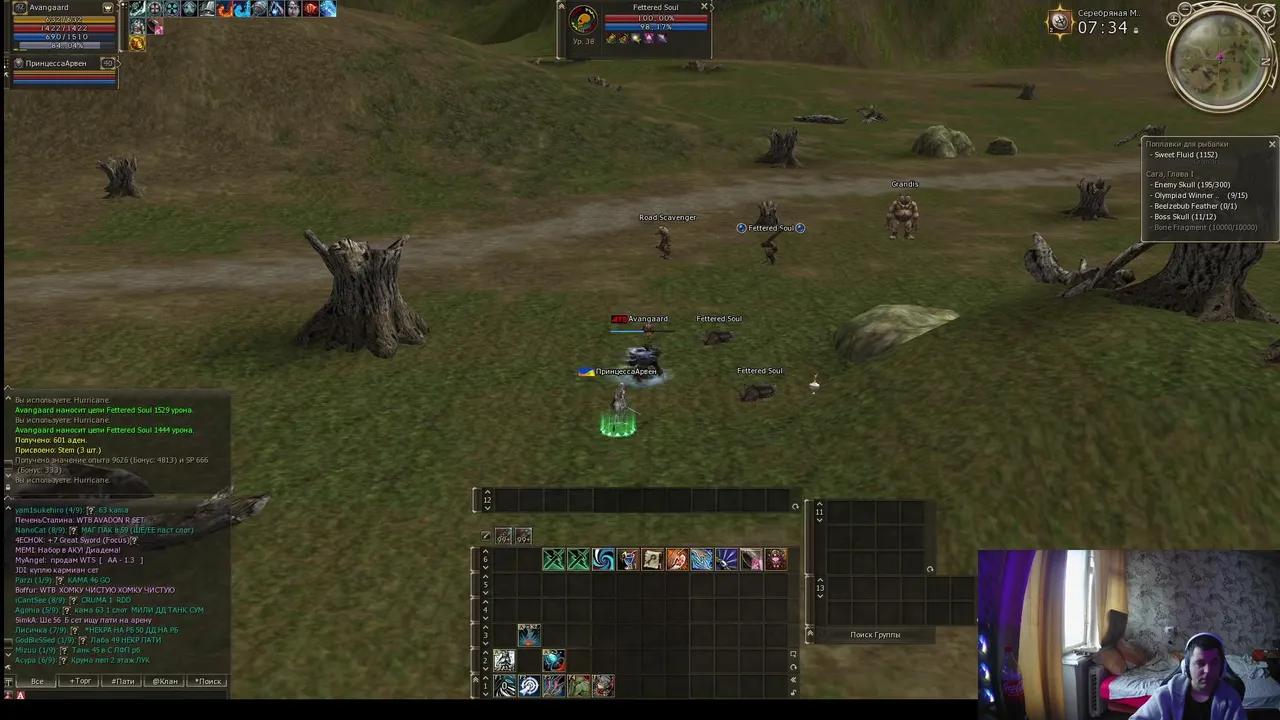Toggle the red A chat filter icon
This screenshot has height=720, width=1280.
coord(21,694)
